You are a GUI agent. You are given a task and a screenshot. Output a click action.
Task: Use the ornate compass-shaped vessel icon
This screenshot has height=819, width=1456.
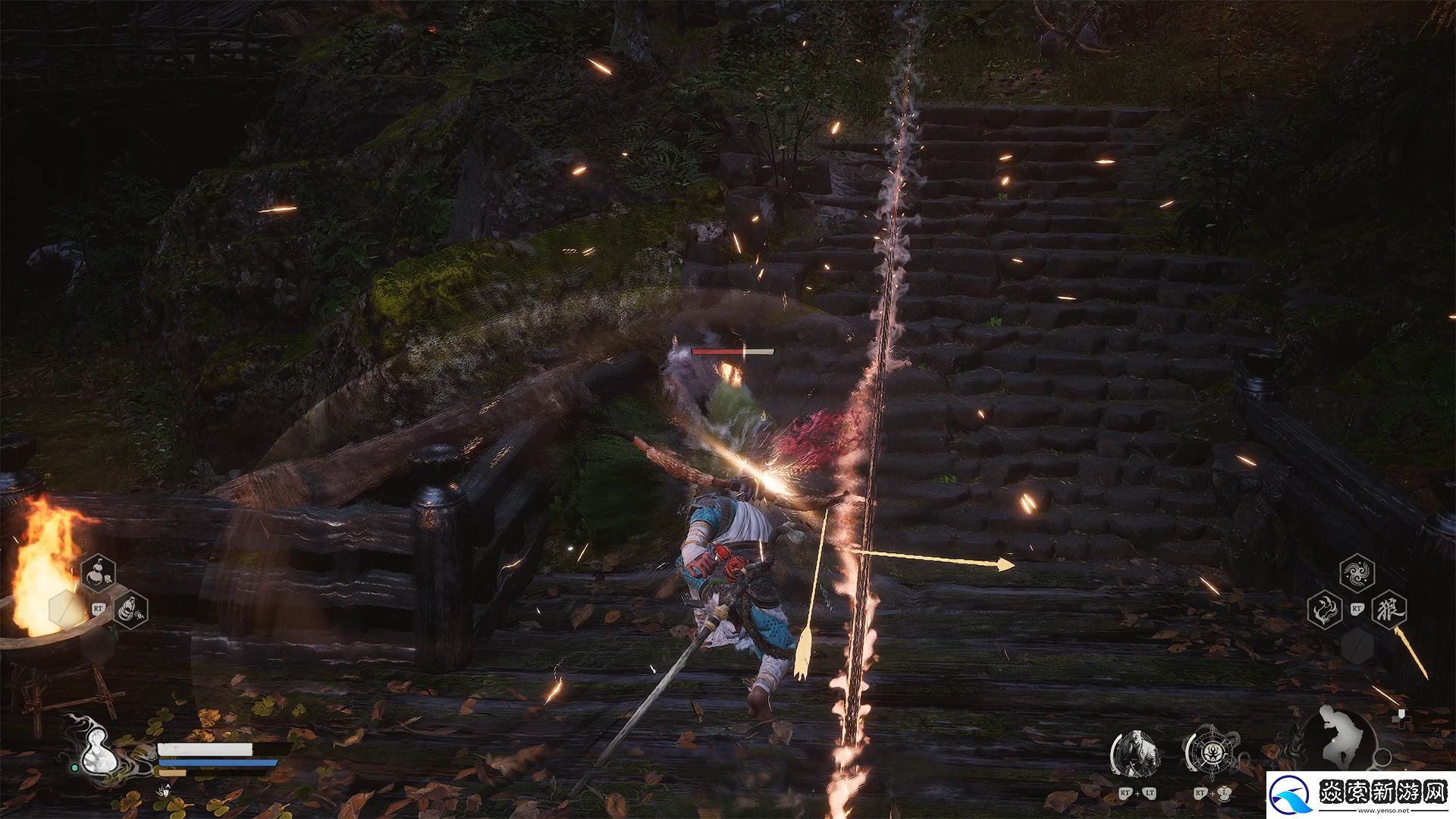point(1211,753)
